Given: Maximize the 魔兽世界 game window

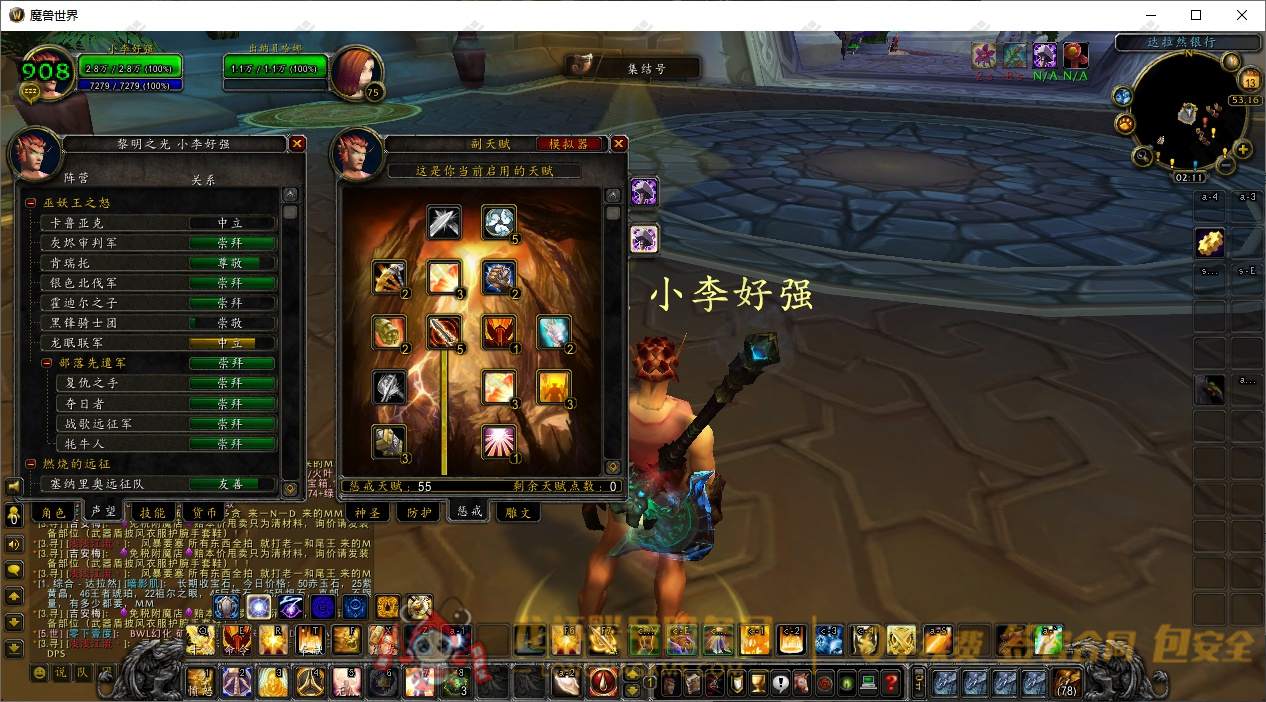Looking at the screenshot, I should [x=1196, y=15].
